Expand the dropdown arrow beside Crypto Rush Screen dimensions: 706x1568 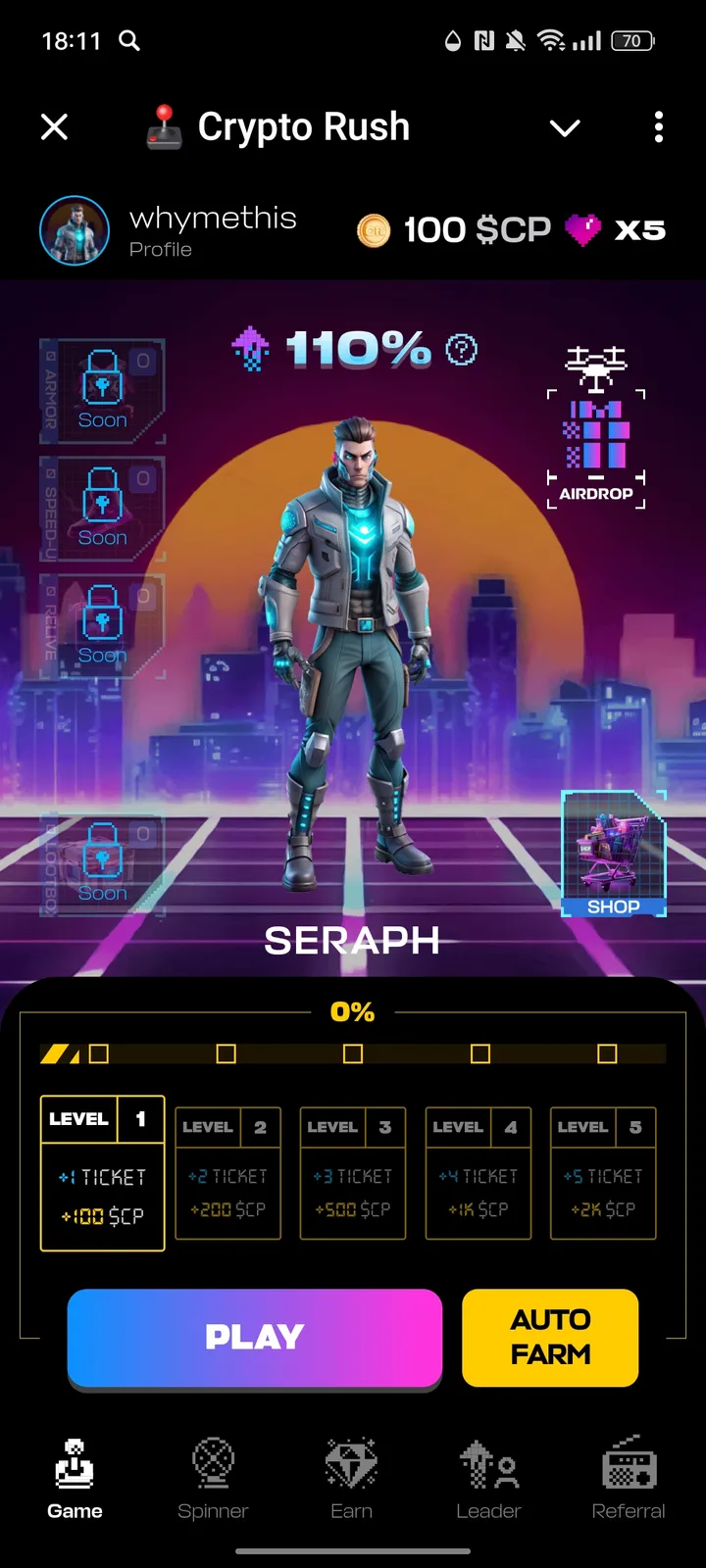565,127
